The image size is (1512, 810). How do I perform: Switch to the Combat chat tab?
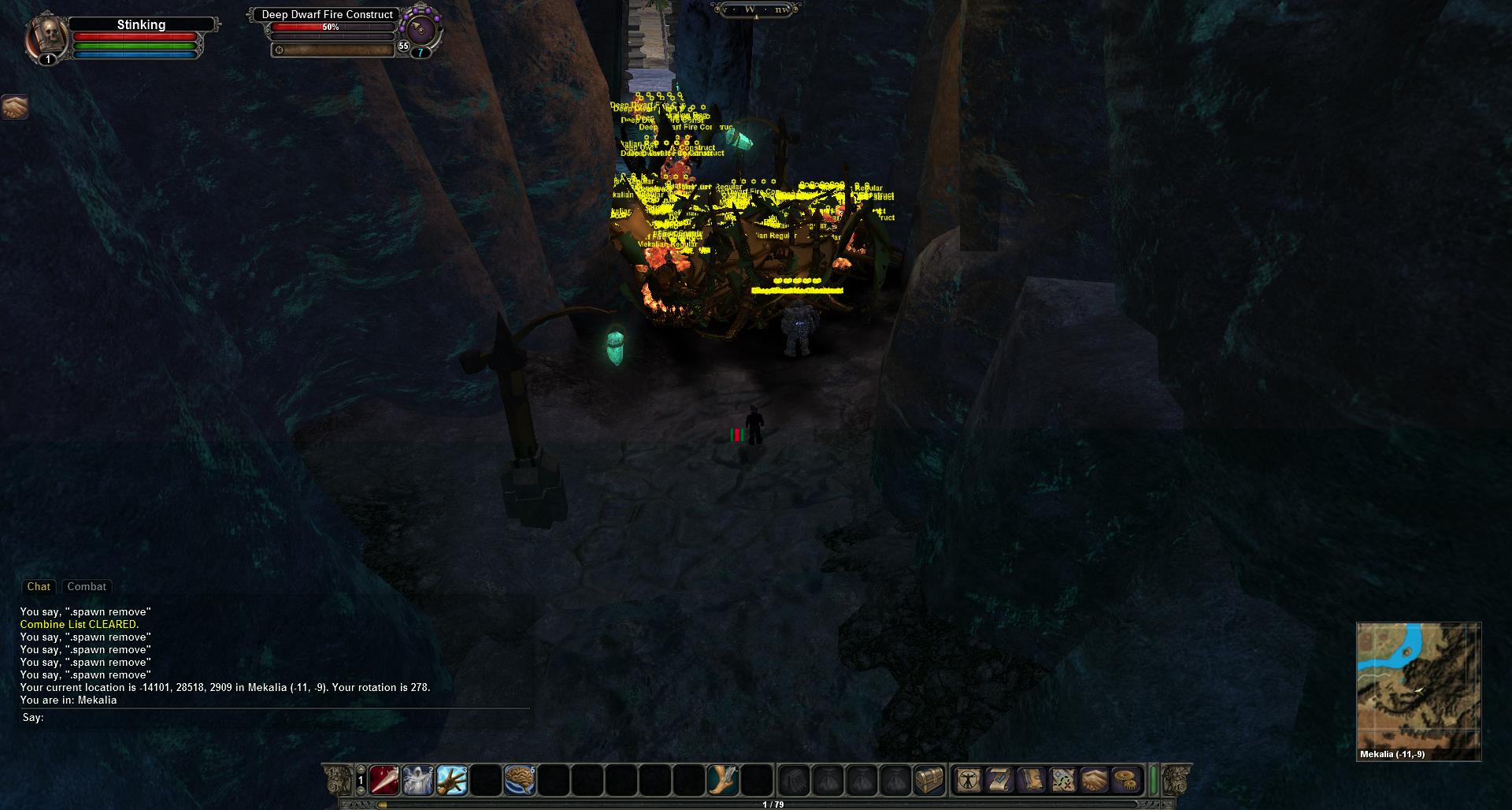[87, 586]
